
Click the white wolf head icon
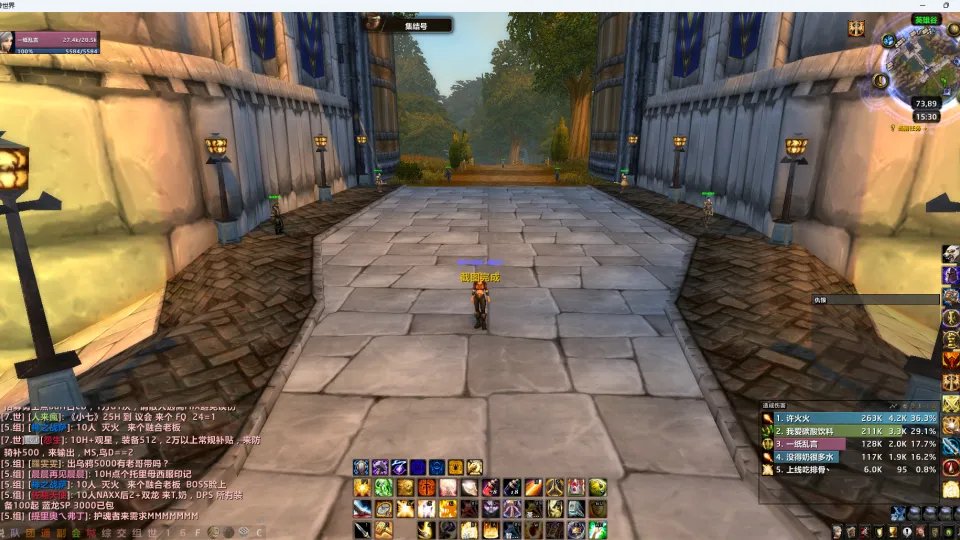950,253
